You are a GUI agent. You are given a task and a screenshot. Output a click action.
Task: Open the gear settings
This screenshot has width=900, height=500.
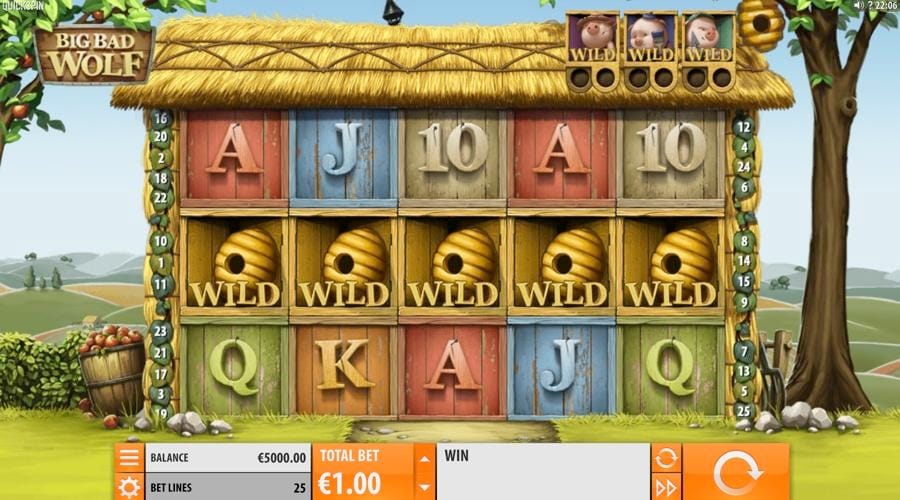[129, 487]
